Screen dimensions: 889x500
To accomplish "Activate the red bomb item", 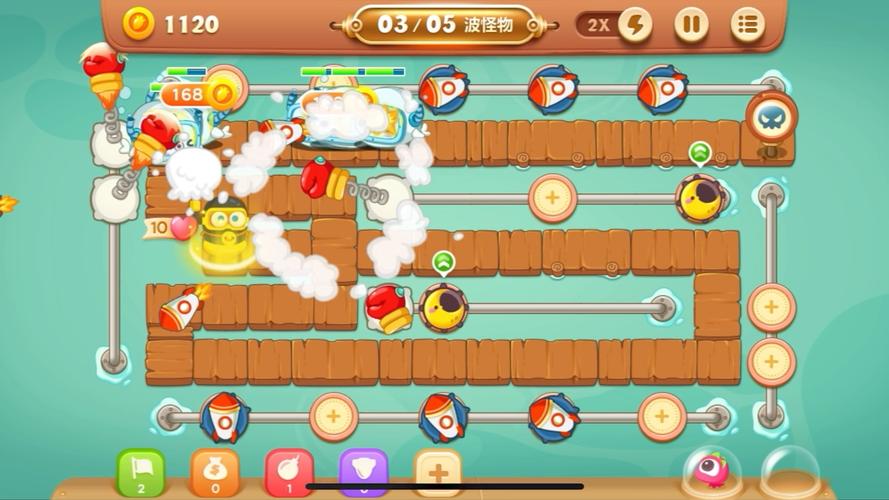I will [x=289, y=472].
